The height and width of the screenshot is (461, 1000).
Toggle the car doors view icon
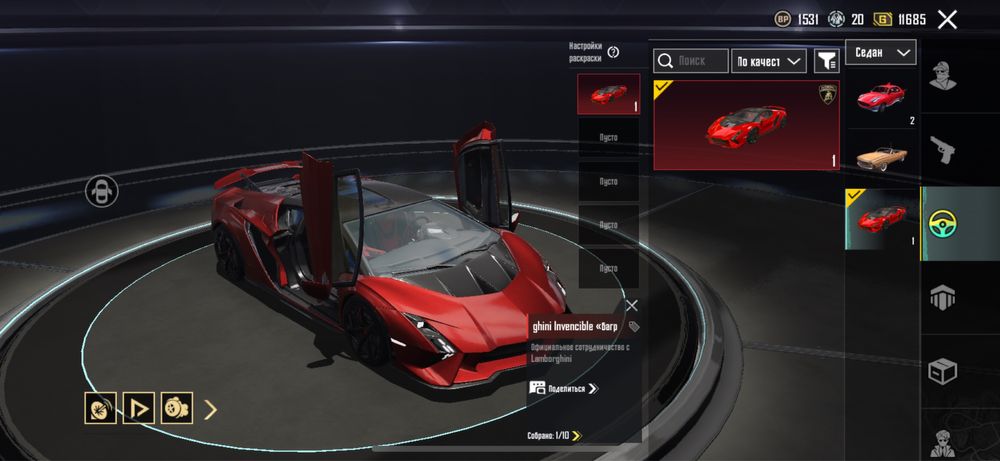pos(101,190)
